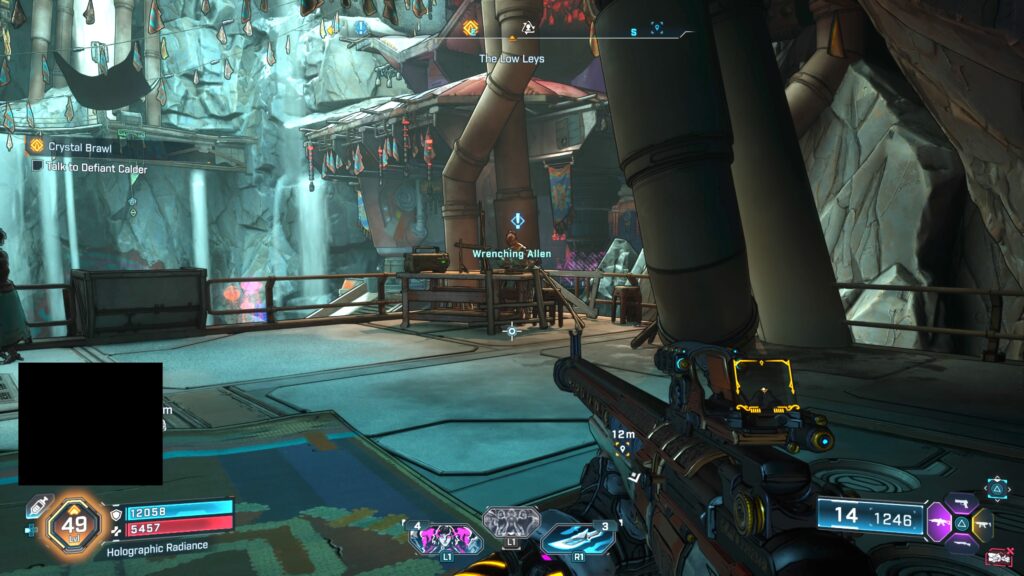Image resolution: width=1024 pixels, height=576 pixels.
Task: Click the white triangular compass marker
Action: pos(529,28)
